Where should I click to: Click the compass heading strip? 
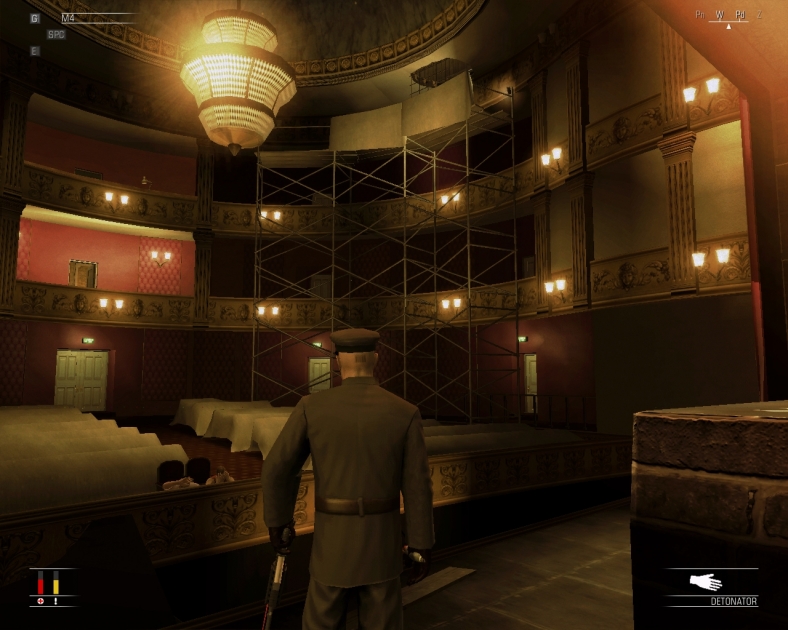click(x=728, y=16)
